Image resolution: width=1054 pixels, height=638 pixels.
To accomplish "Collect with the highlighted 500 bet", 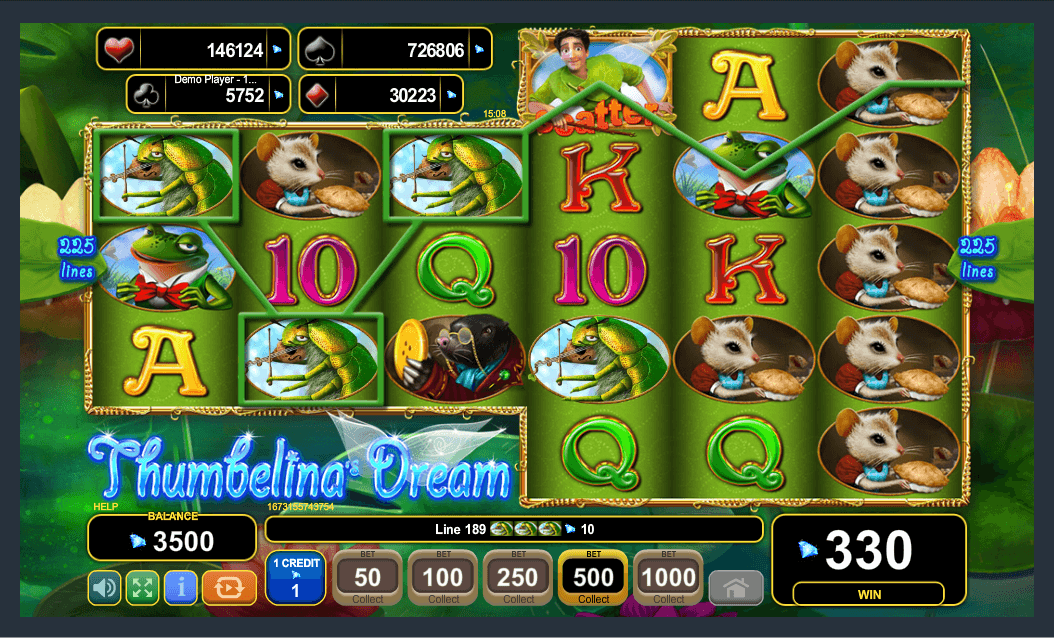I will (593, 578).
